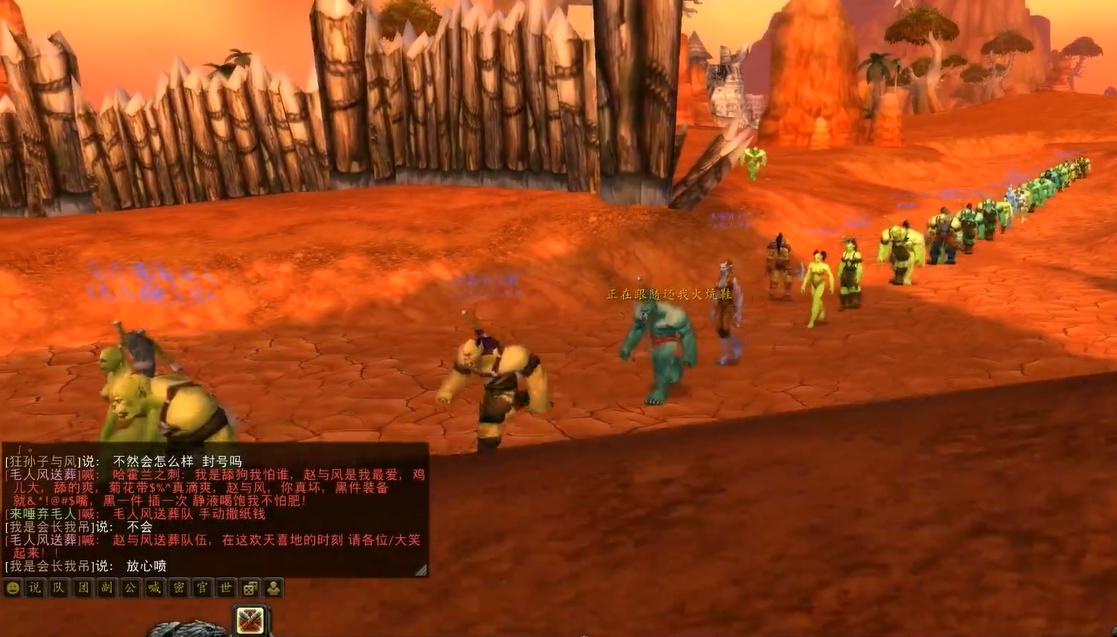Click the chat window resize corner

pyautogui.click(x=421, y=569)
